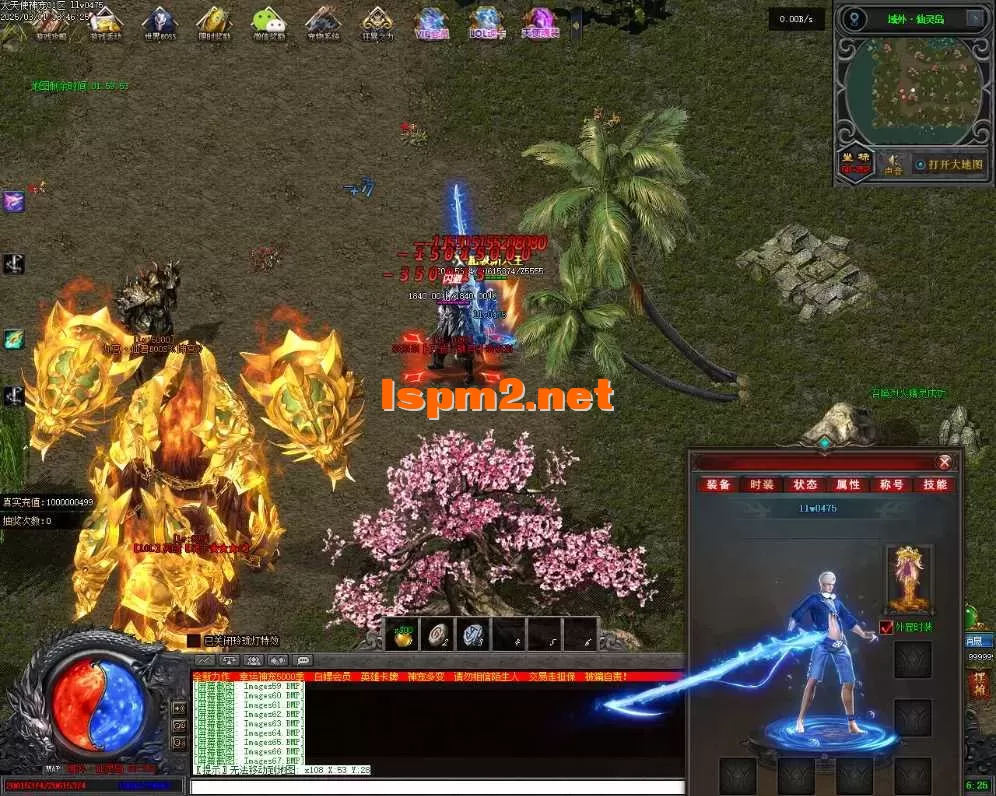Image resolution: width=996 pixels, height=796 pixels.
Task: Show the 状态 tab
Action: tap(805, 485)
